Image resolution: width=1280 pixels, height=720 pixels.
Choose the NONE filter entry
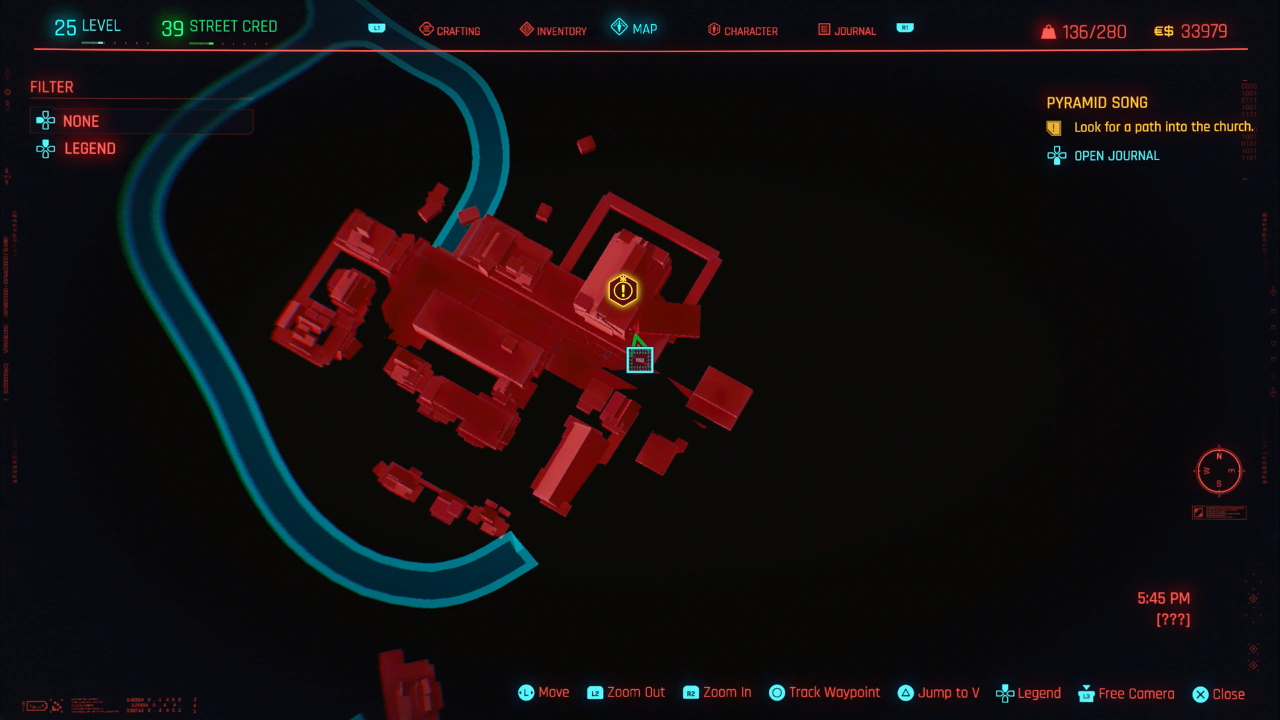(80, 121)
